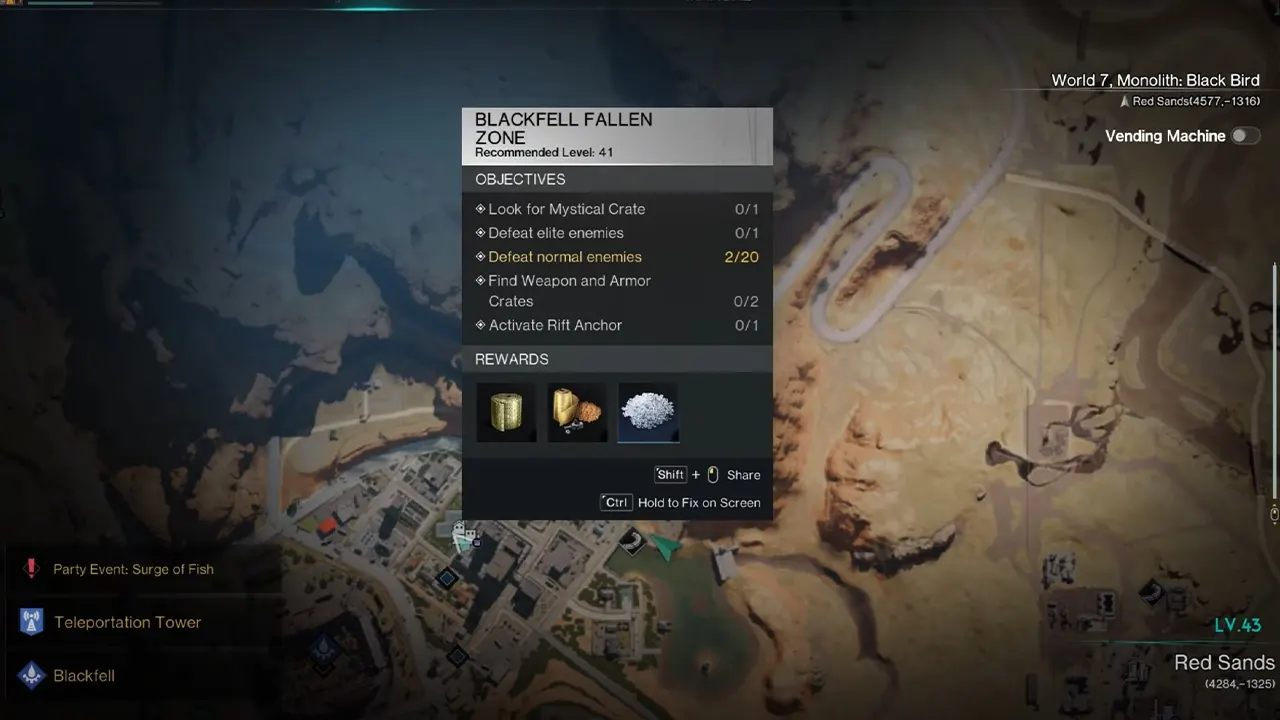
Task: Choose Teleportation Tower in the location list
Action: pyautogui.click(x=127, y=622)
